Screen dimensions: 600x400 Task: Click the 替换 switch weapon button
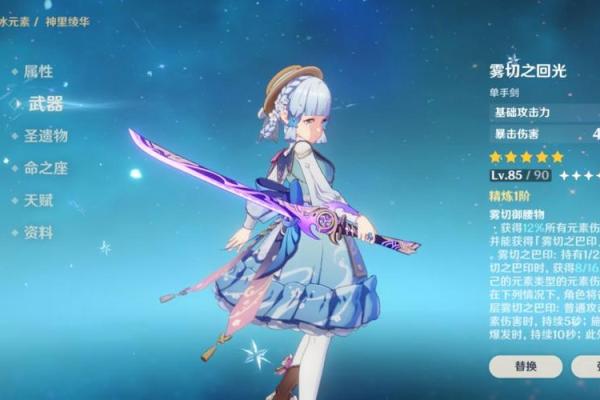(525, 366)
